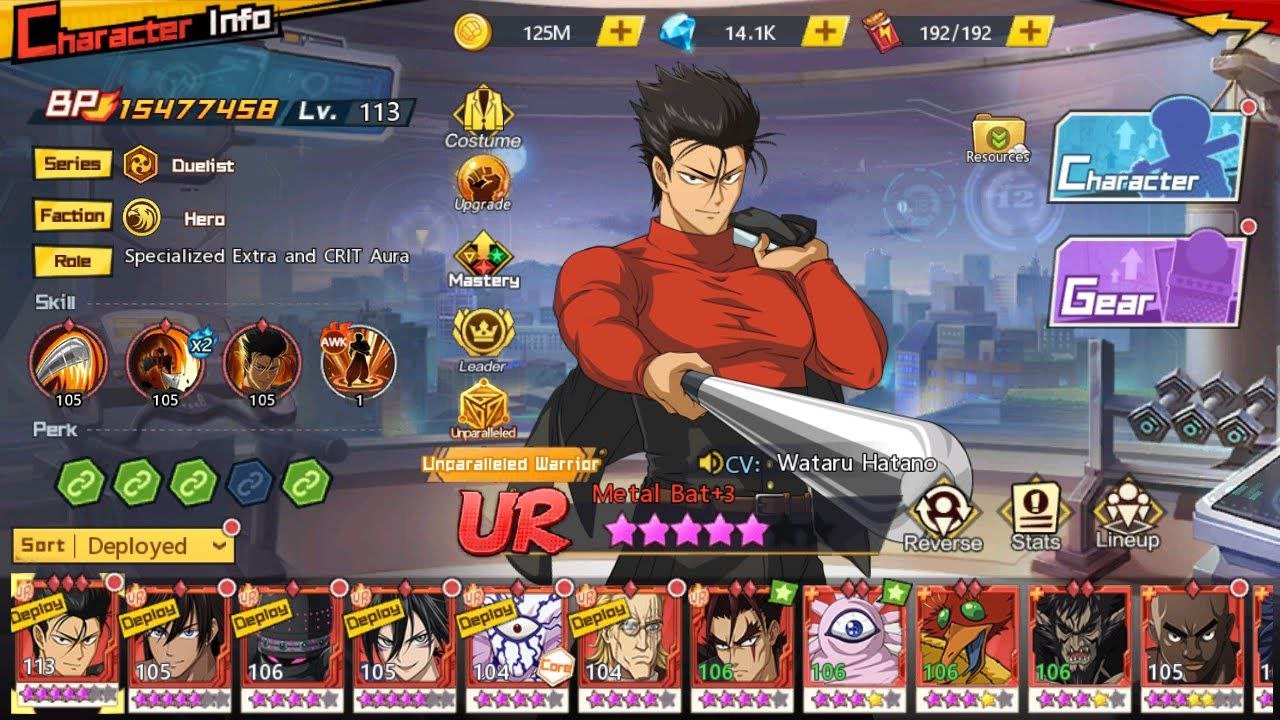Open the character Upgrade option
The image size is (1280, 720).
coord(483,182)
